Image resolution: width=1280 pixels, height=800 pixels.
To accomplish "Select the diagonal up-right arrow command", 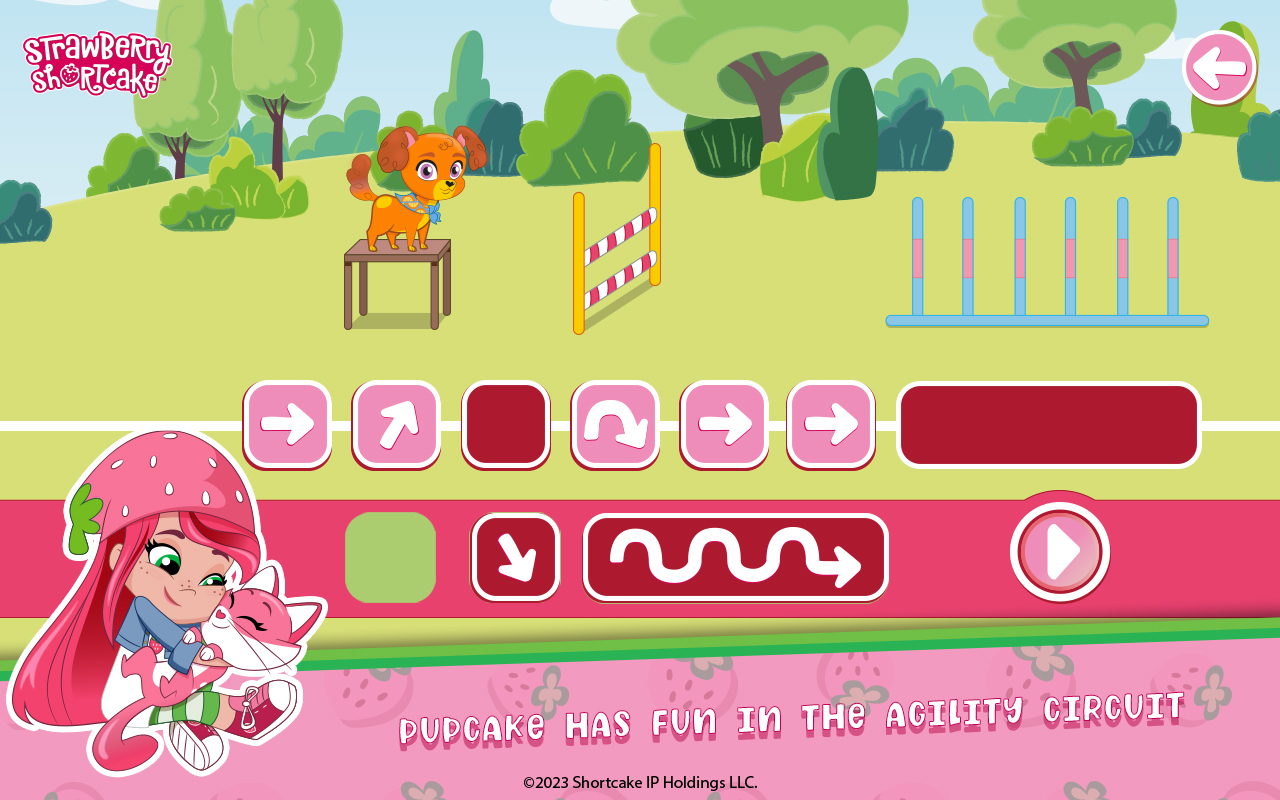I will 396,422.
